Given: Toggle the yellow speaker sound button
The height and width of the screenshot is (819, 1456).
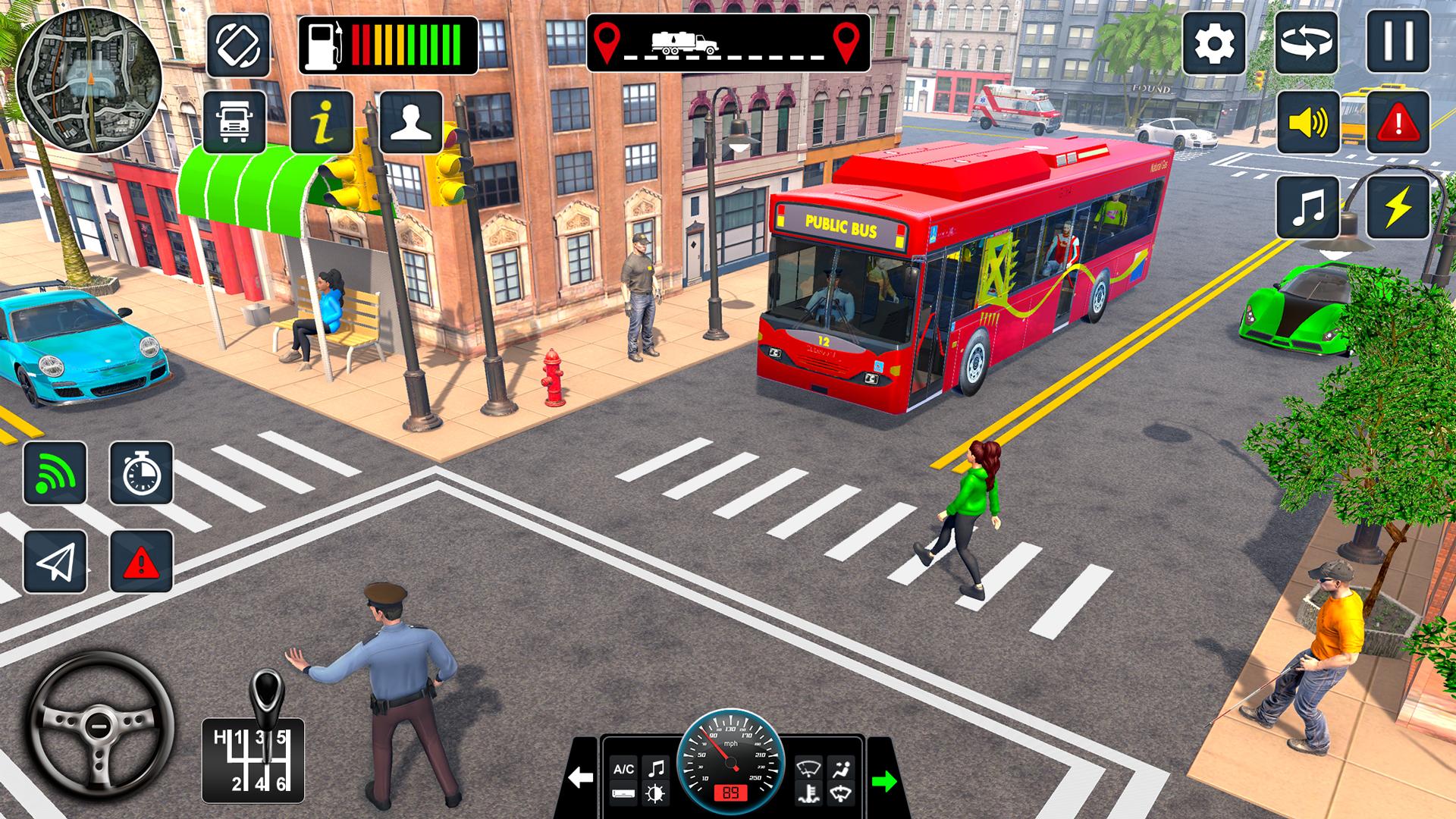Looking at the screenshot, I should (x=1307, y=122).
